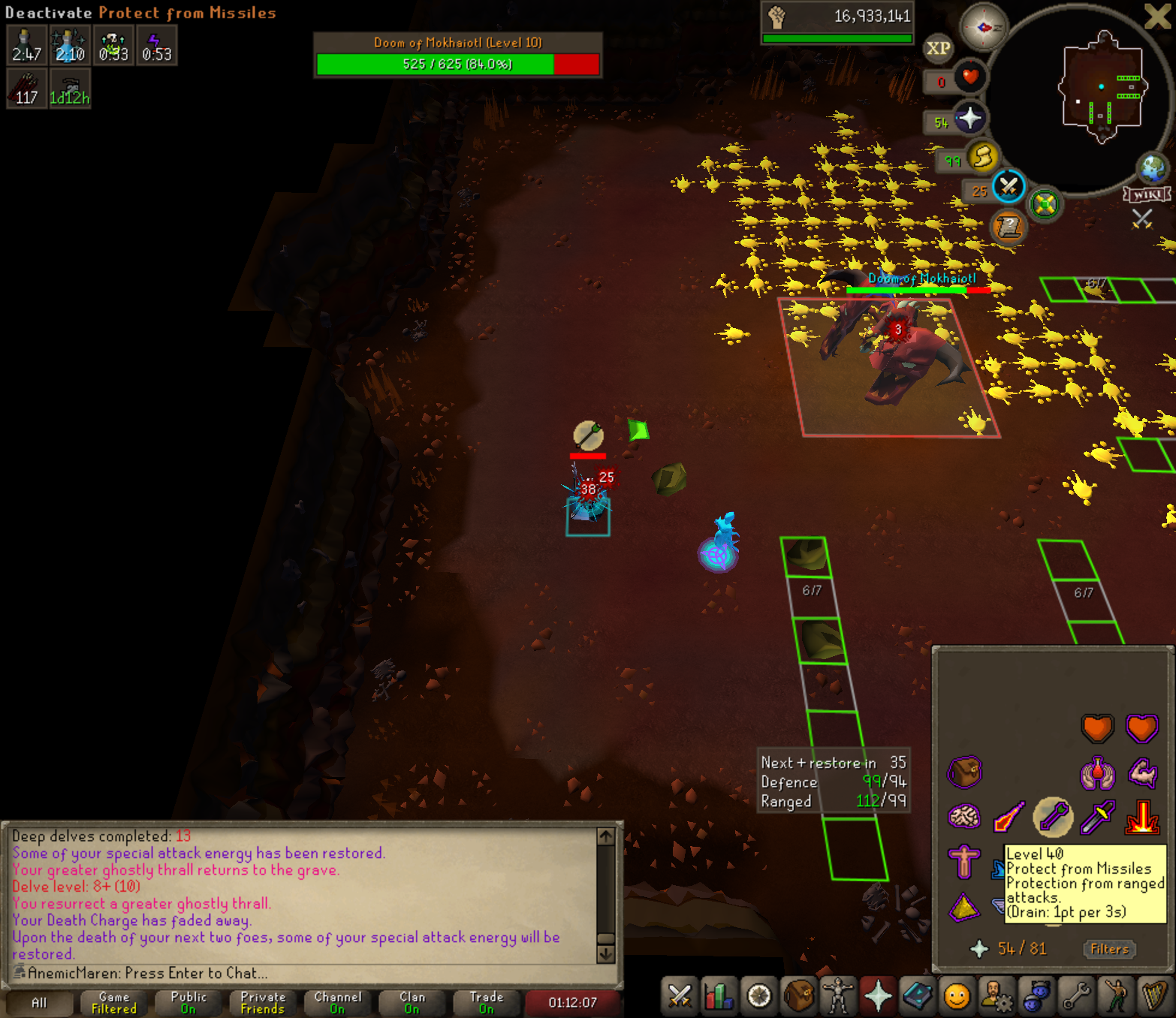Open the Music harp tab

1155,996
